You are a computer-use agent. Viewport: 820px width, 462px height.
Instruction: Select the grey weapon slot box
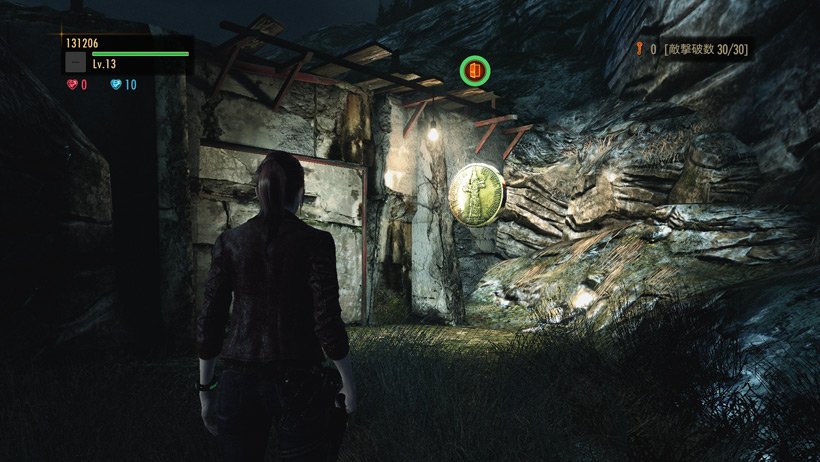point(75,62)
